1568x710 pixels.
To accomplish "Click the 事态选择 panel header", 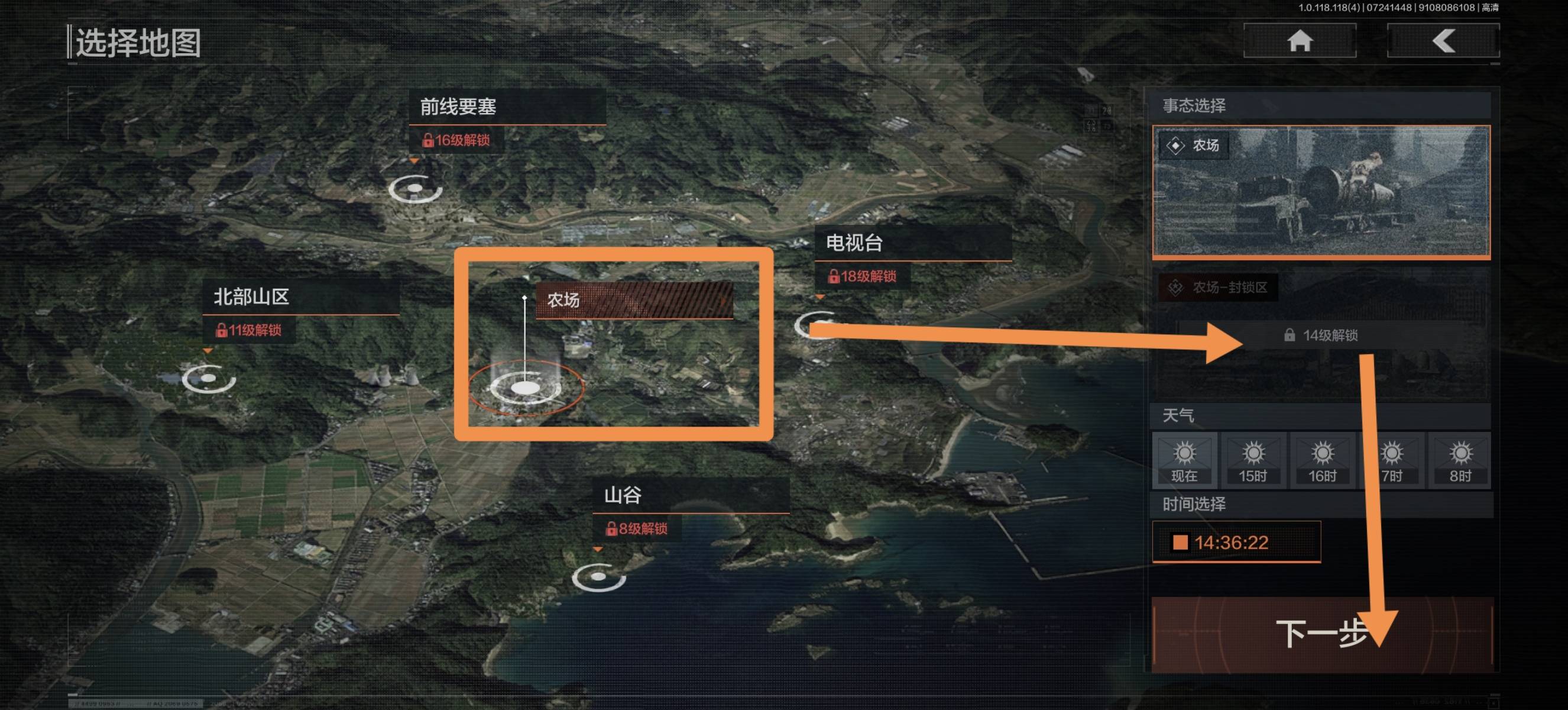I will [x=1194, y=106].
